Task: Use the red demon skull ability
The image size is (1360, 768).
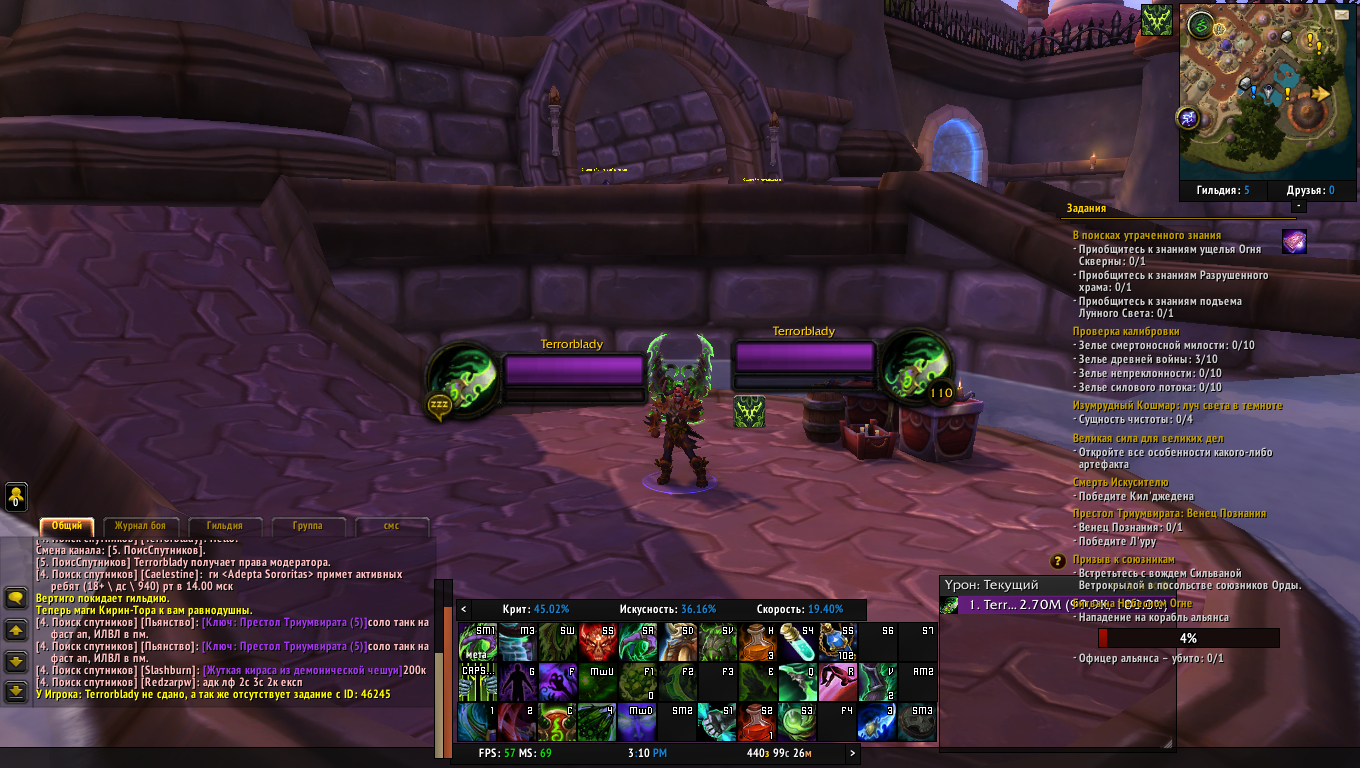Action: (x=598, y=643)
